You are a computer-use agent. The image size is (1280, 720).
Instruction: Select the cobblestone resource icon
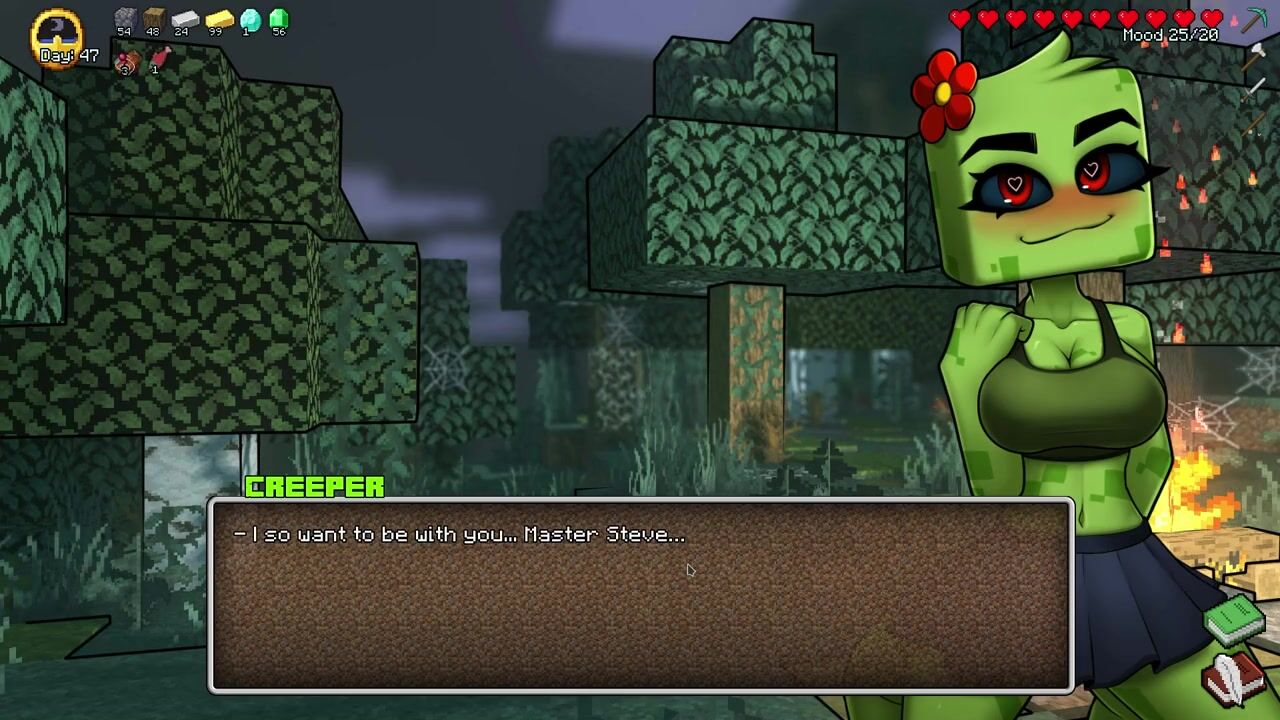tap(125, 18)
